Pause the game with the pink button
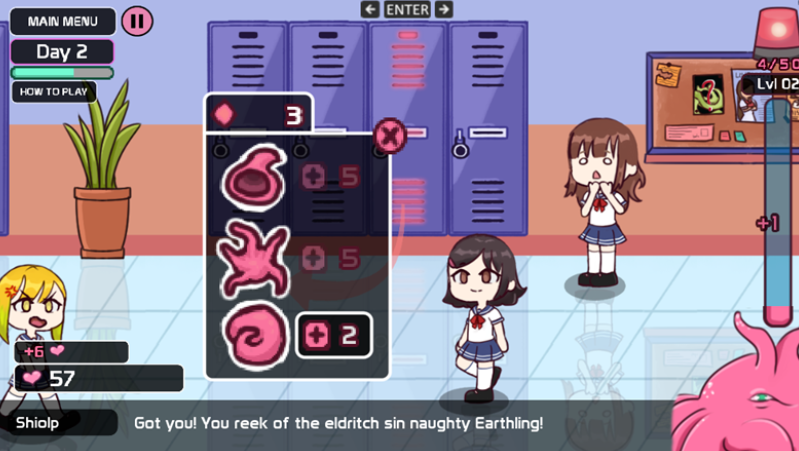 (137, 20)
